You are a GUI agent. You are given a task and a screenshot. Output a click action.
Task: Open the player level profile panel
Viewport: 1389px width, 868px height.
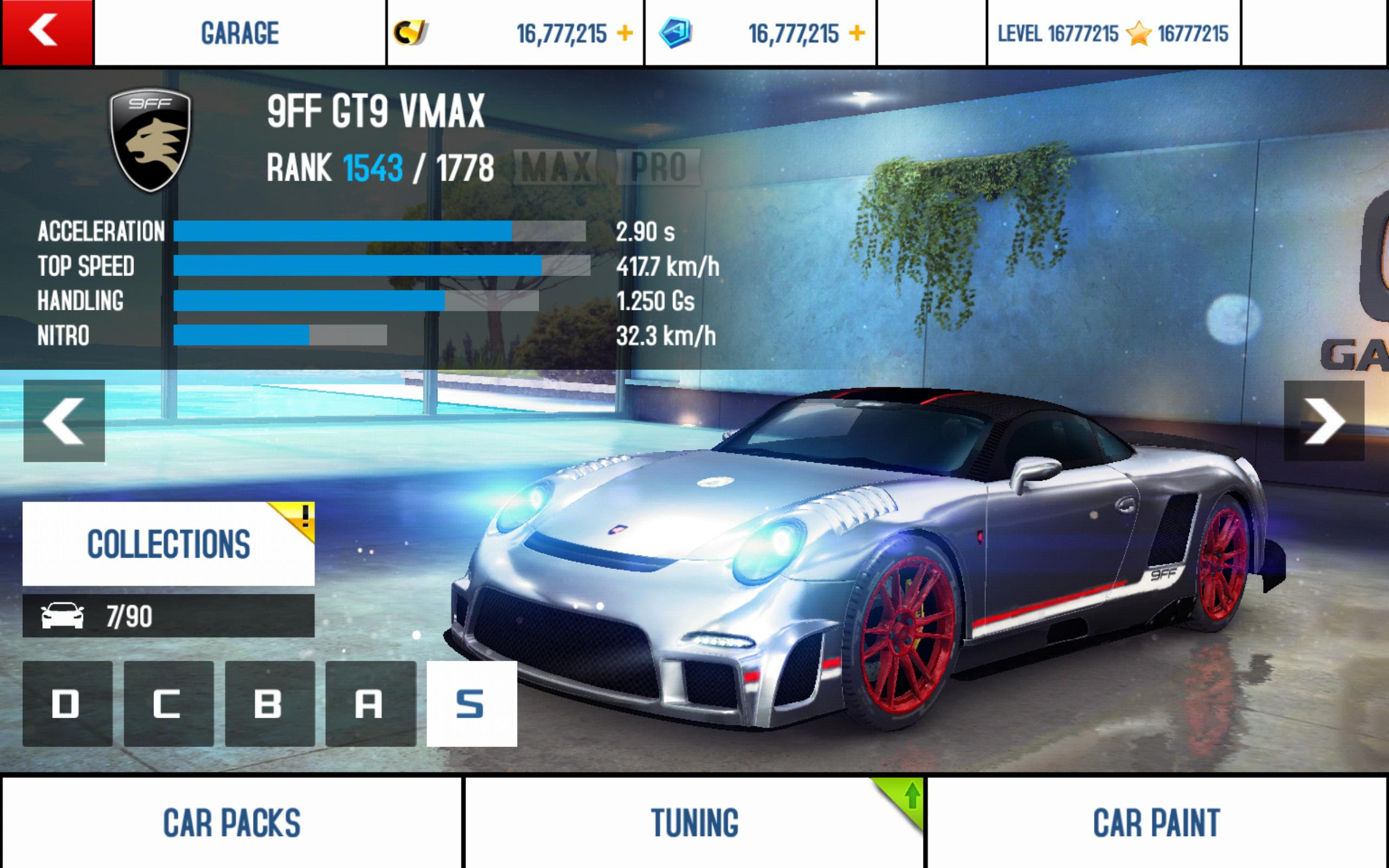pyautogui.click(x=1112, y=33)
